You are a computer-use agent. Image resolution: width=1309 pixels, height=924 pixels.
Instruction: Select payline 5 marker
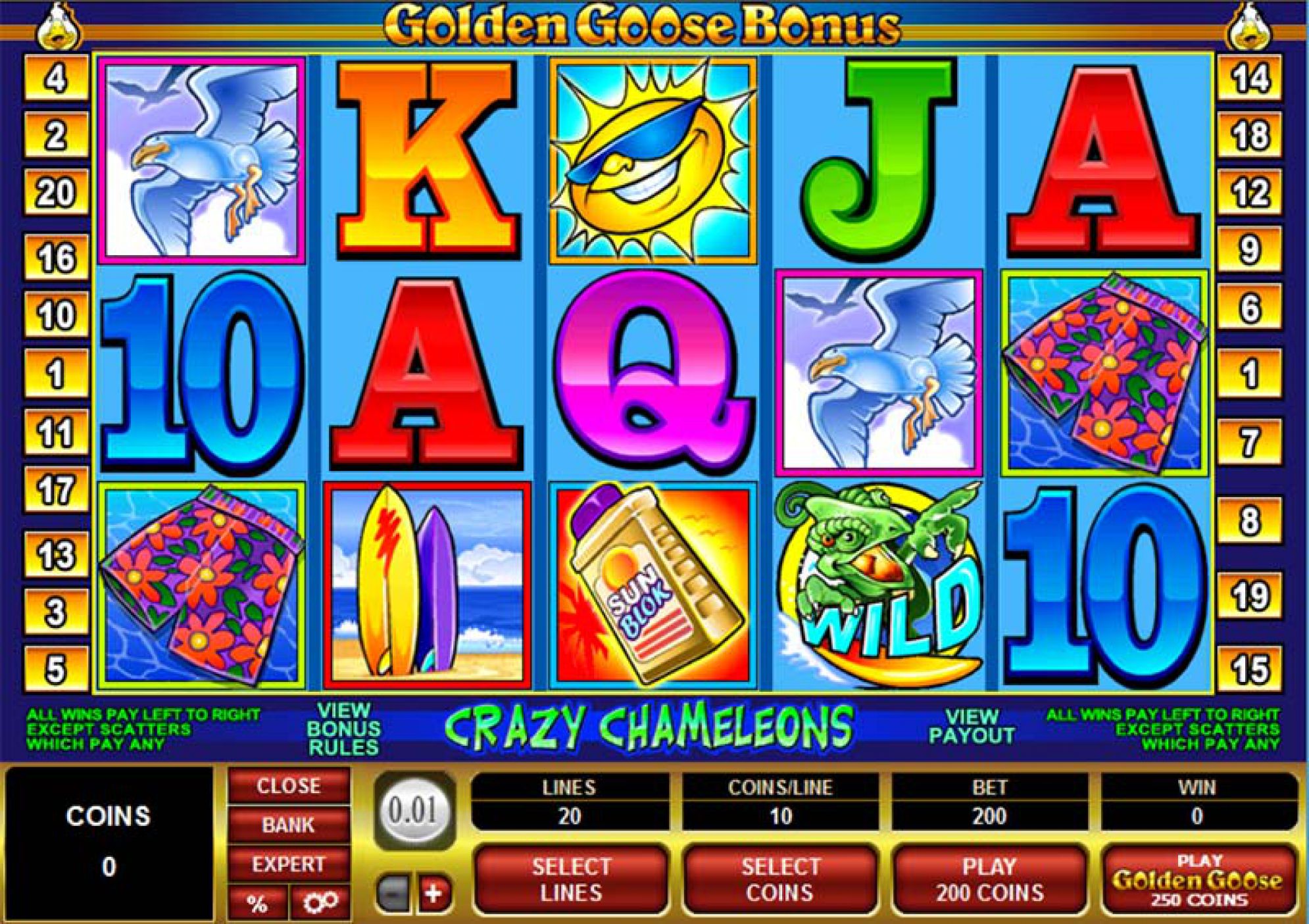(56, 669)
